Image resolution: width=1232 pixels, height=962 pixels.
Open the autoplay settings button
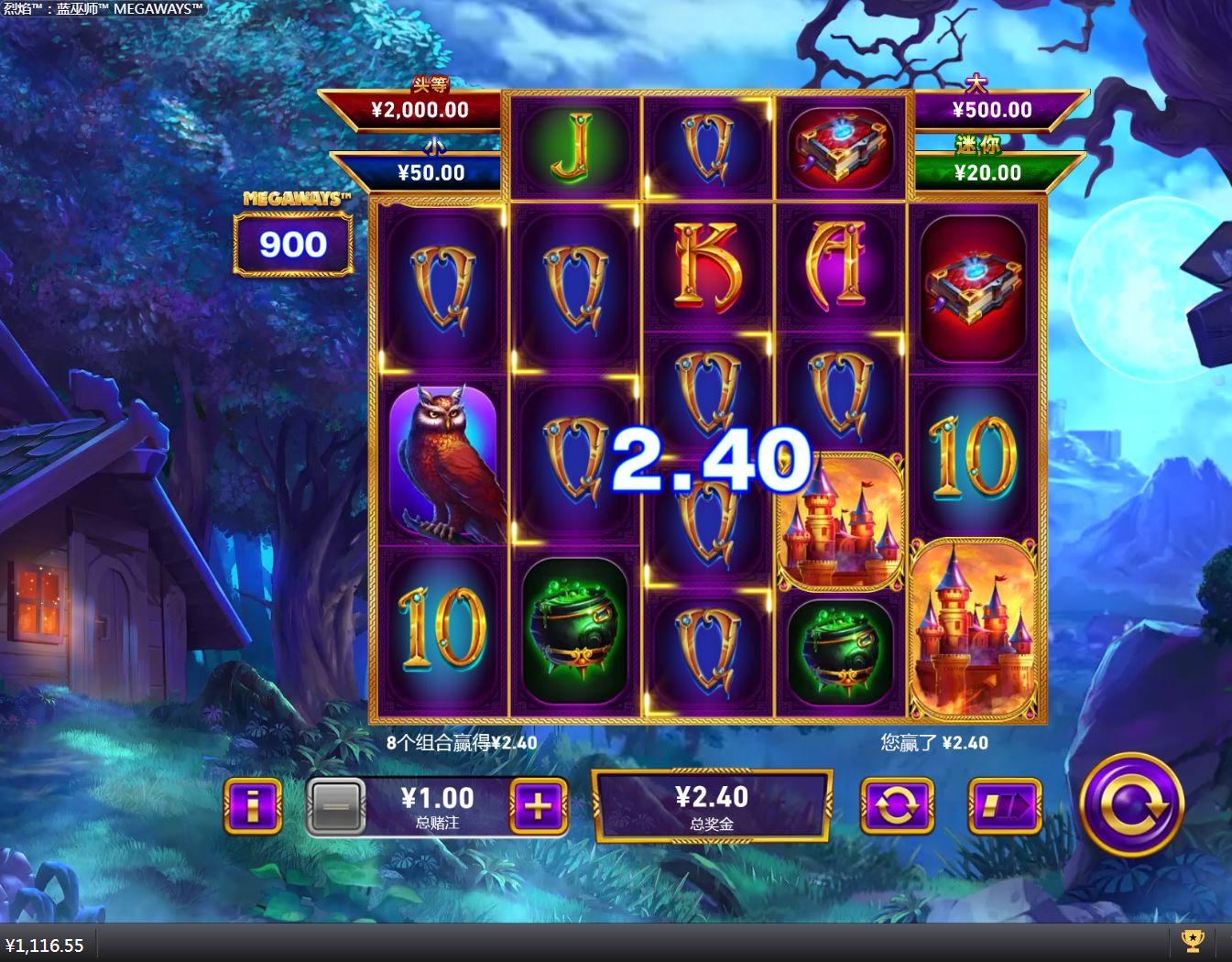coord(897,806)
